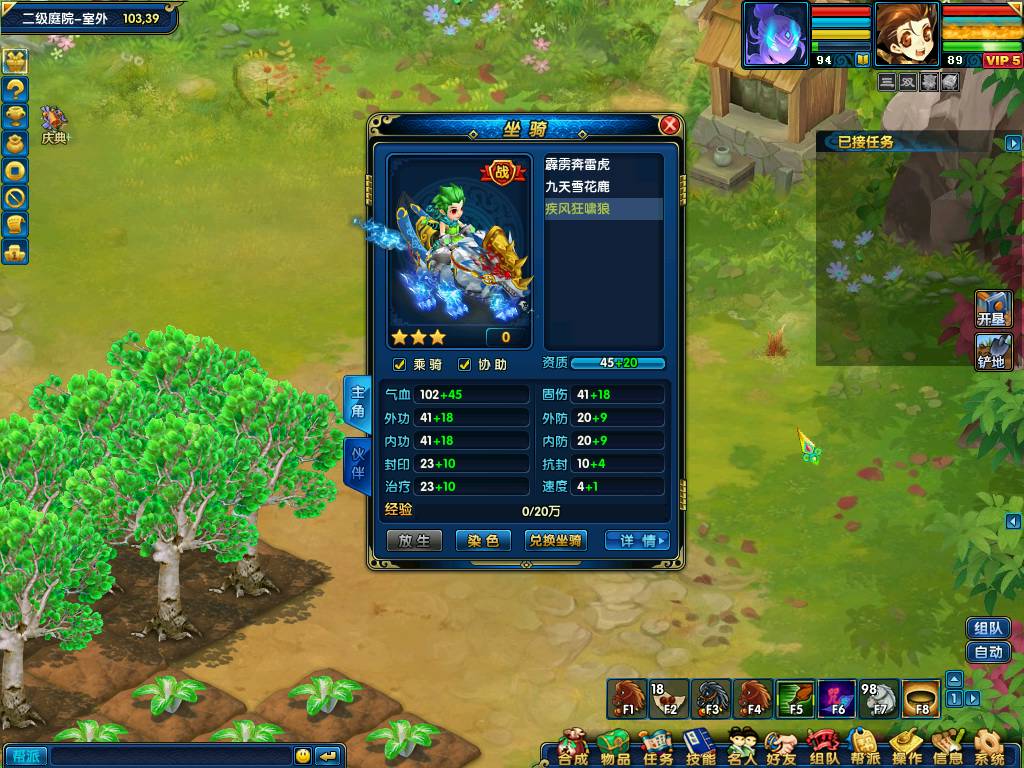The image size is (1024, 768).
Task: Click the 放生 release button
Action: 414,540
